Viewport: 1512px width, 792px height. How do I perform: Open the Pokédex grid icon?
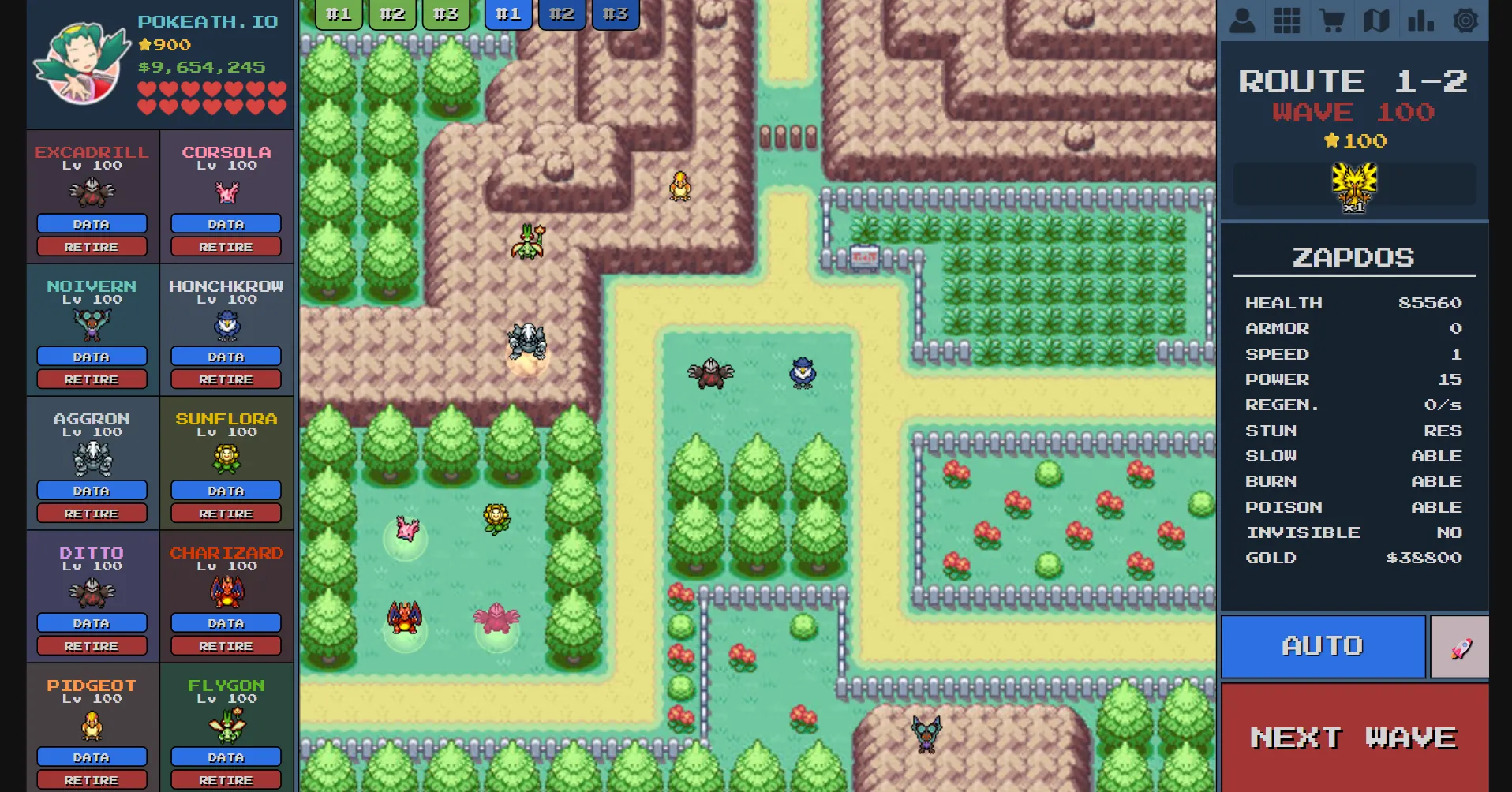click(x=1288, y=20)
